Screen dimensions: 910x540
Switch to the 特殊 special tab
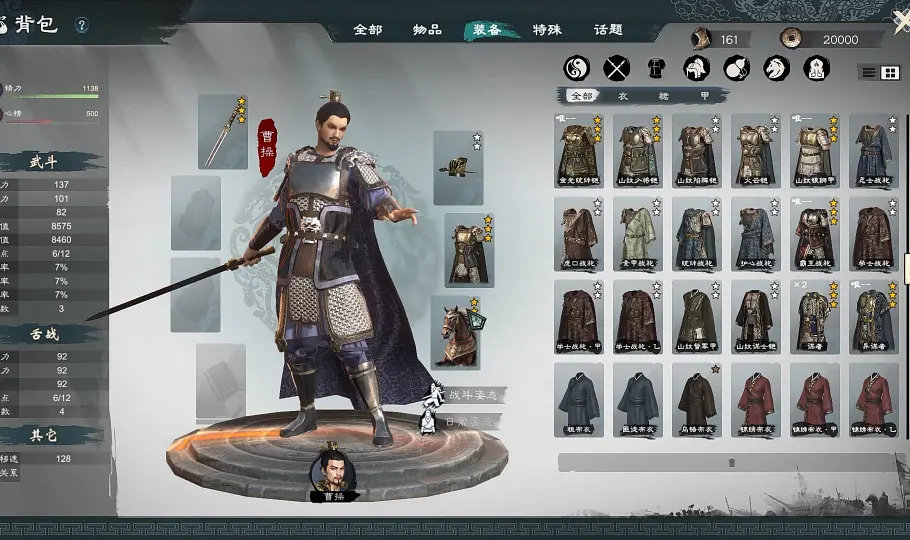tap(547, 29)
